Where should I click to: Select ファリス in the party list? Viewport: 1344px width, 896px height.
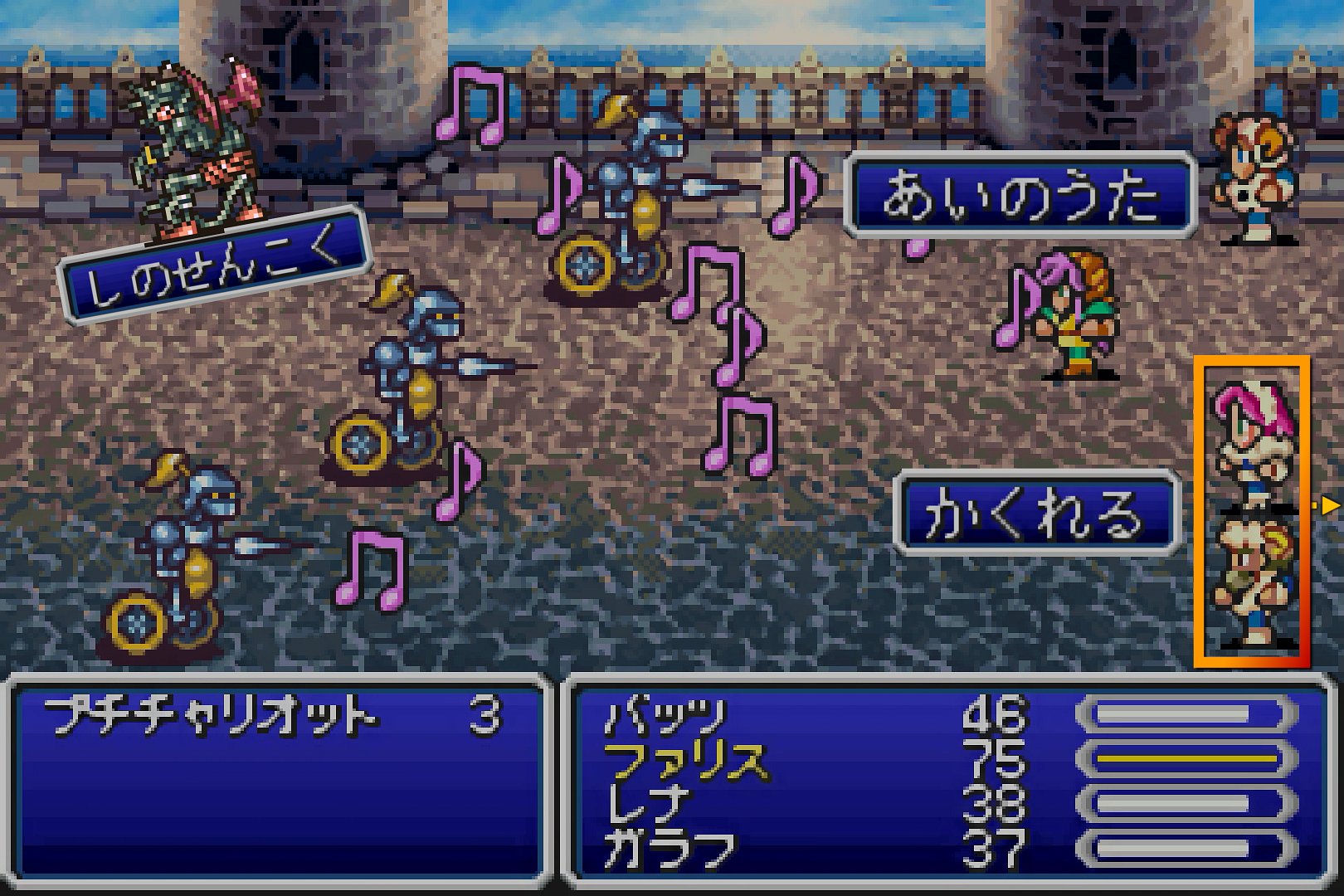tap(685, 761)
